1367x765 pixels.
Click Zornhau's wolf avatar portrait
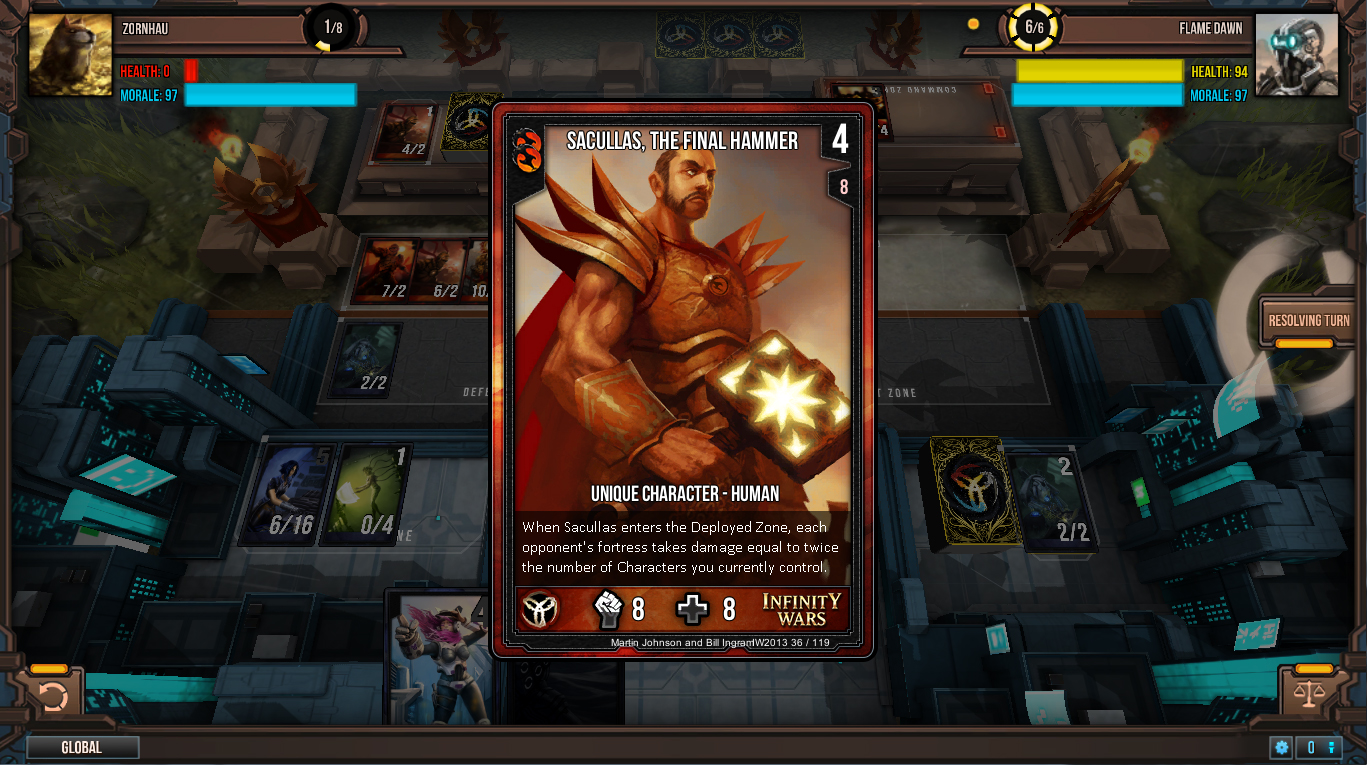pos(69,55)
